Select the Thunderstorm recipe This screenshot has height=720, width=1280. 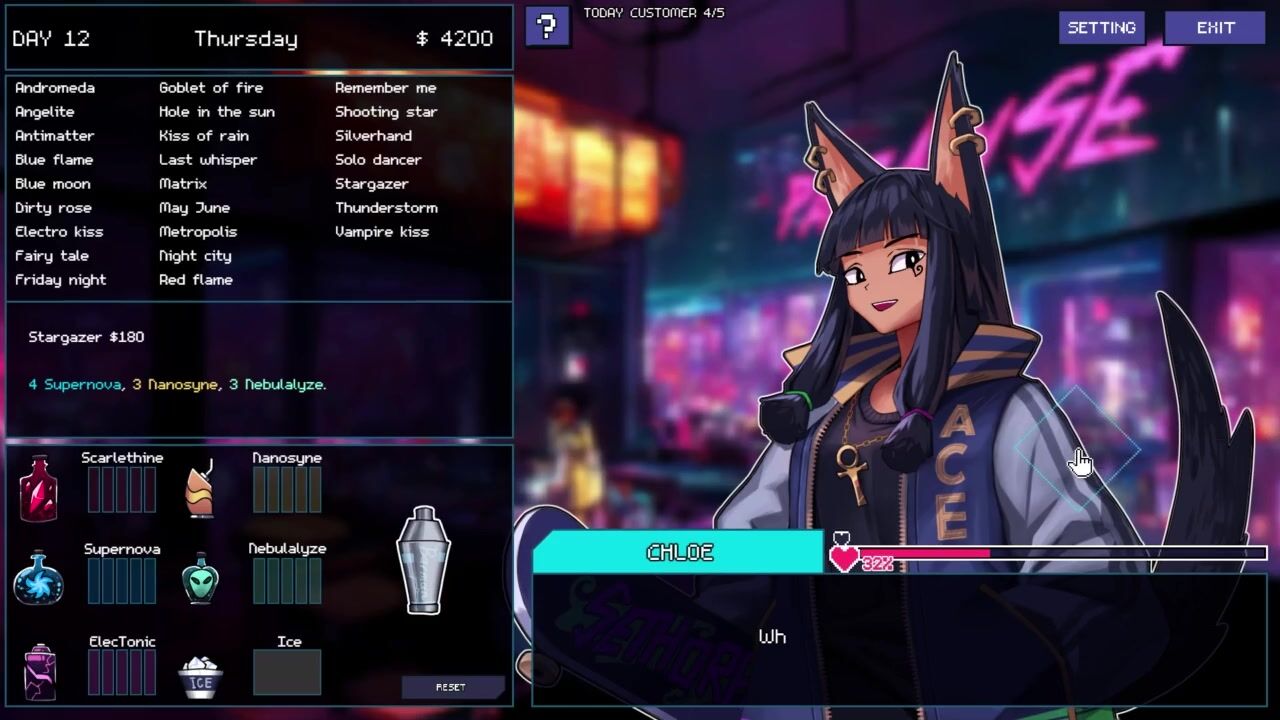pos(386,208)
